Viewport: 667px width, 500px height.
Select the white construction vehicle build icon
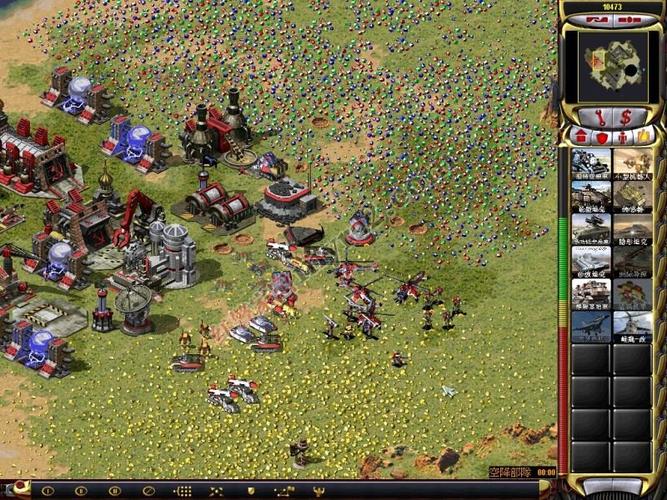pyautogui.click(x=591, y=294)
